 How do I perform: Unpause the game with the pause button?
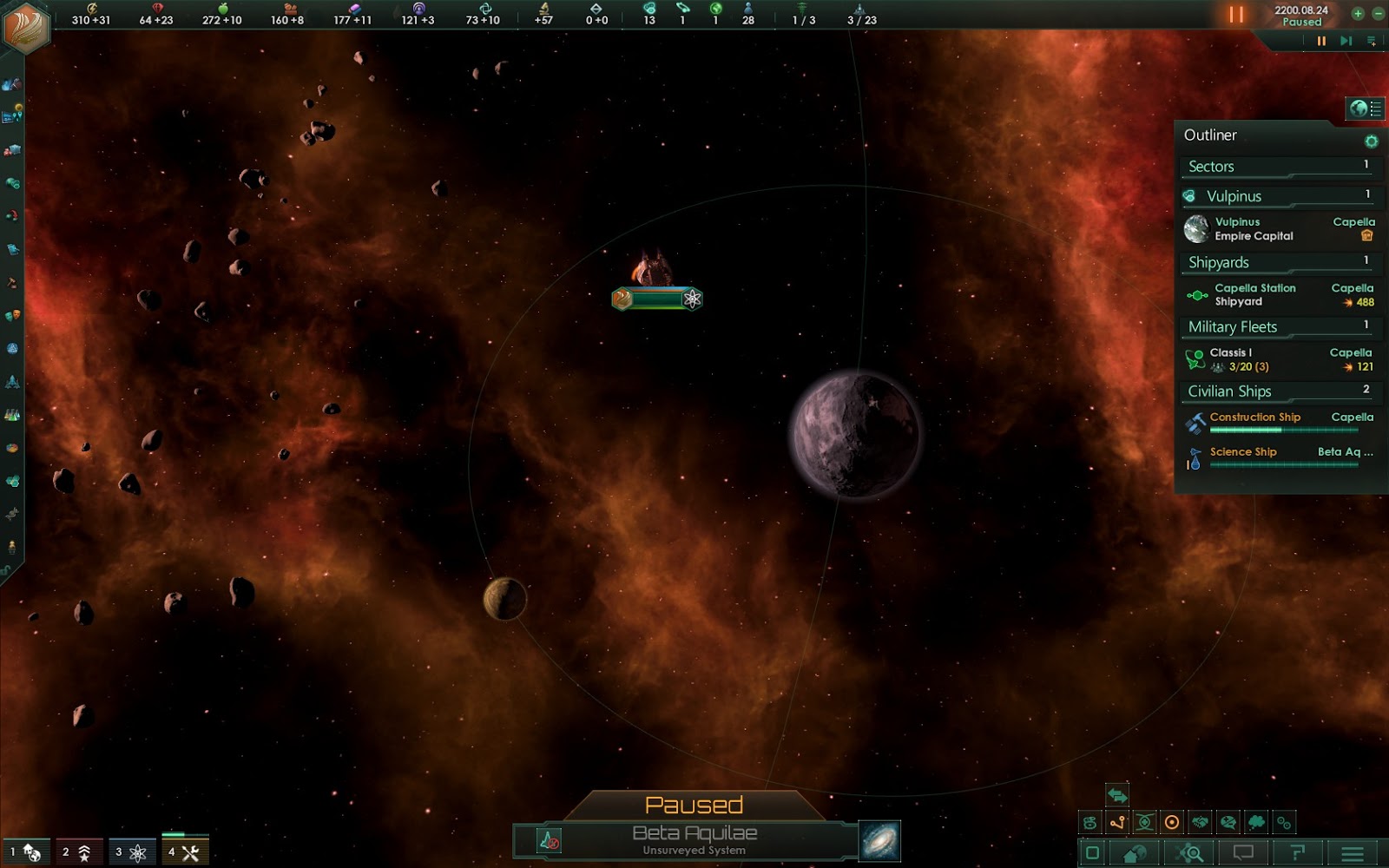coord(1237,13)
